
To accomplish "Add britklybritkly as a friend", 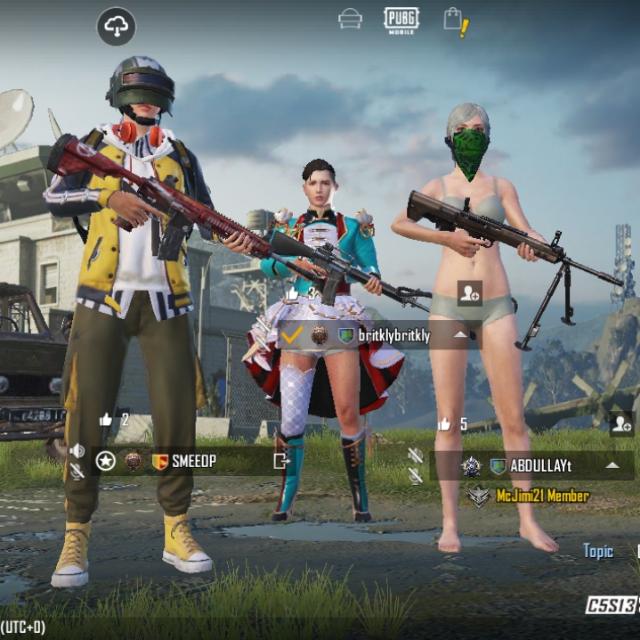I will coord(469,293).
